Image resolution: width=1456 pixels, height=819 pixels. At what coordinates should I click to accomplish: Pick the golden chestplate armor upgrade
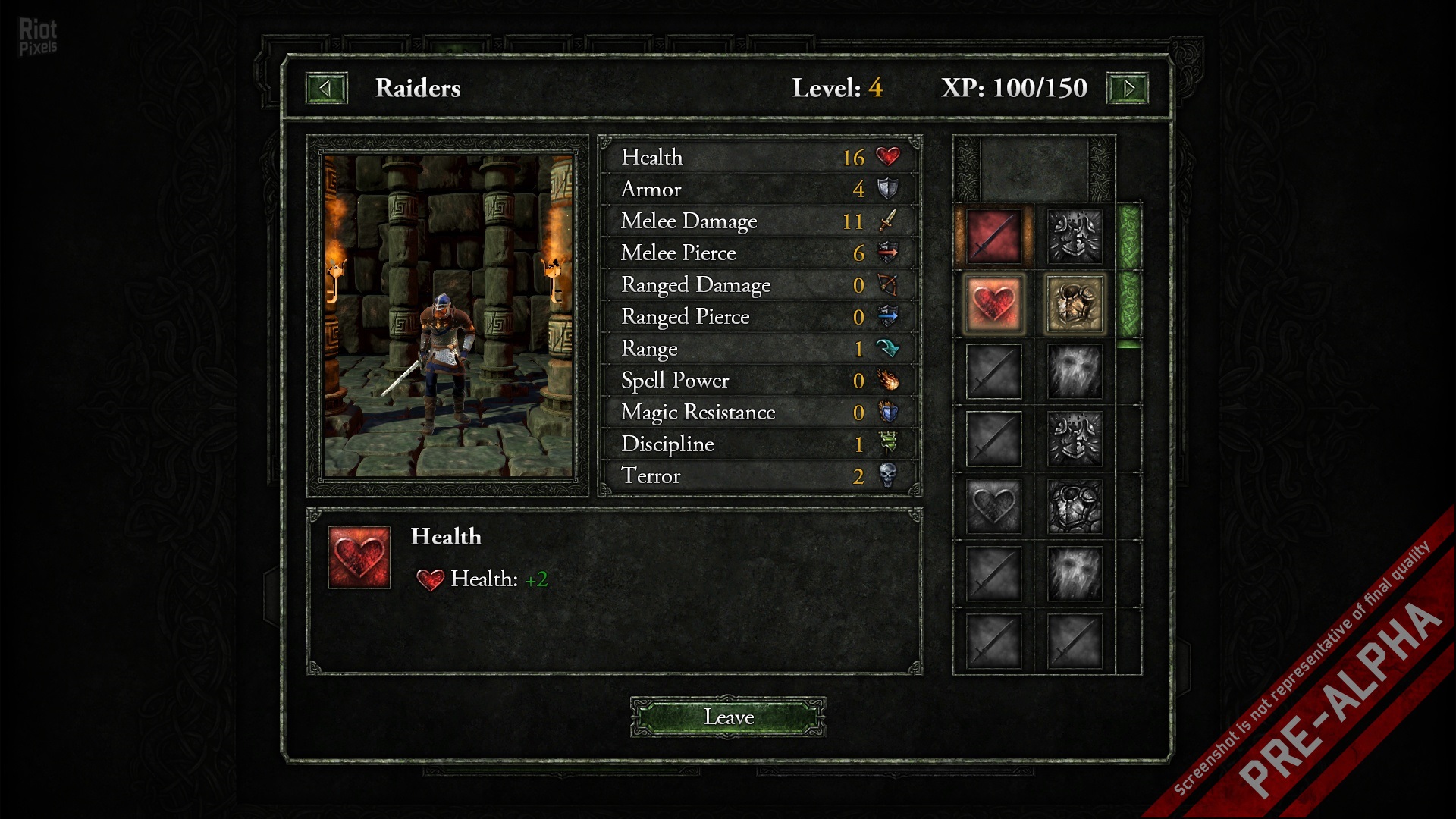point(1075,304)
